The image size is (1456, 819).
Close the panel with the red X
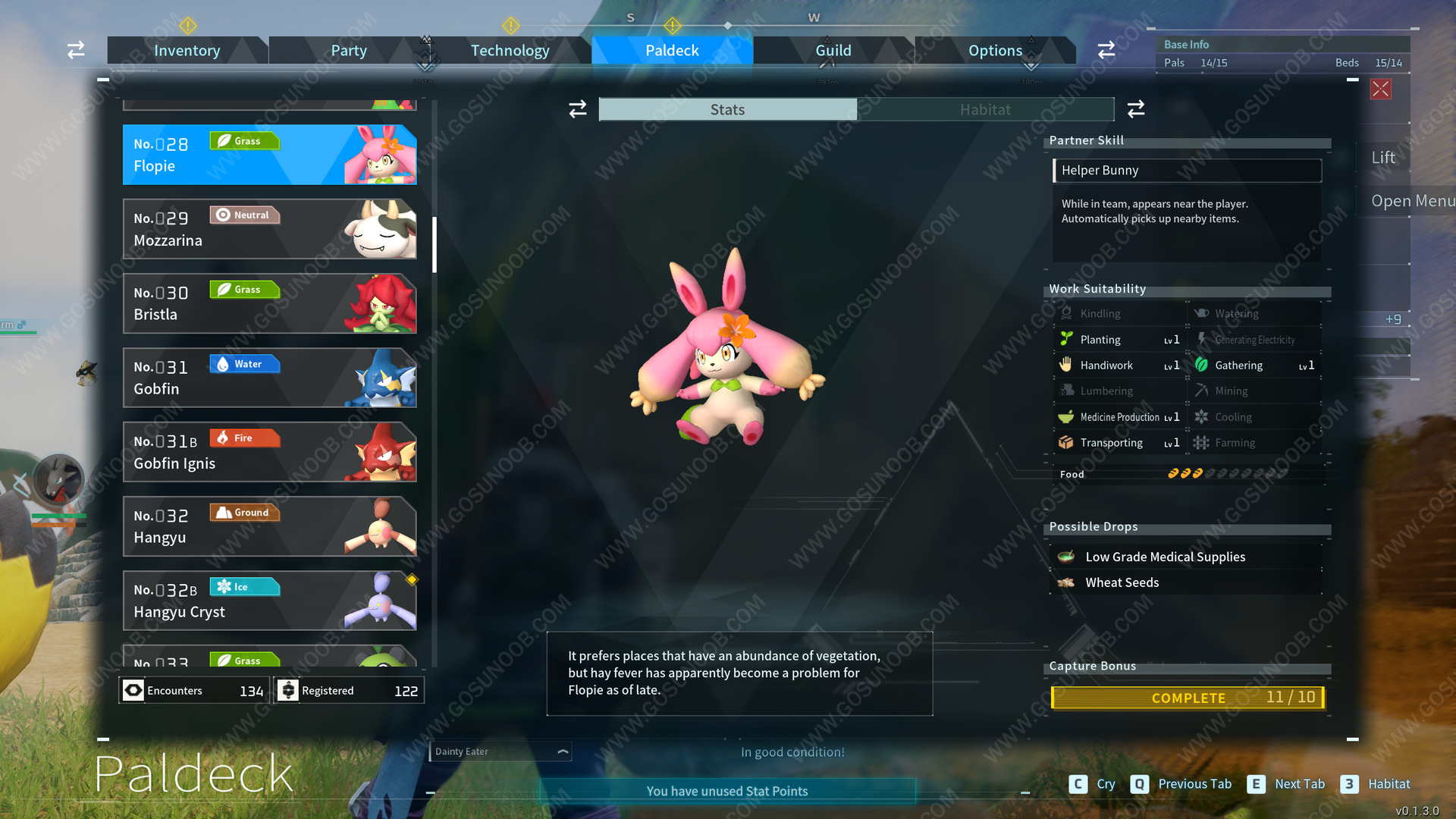(1380, 89)
